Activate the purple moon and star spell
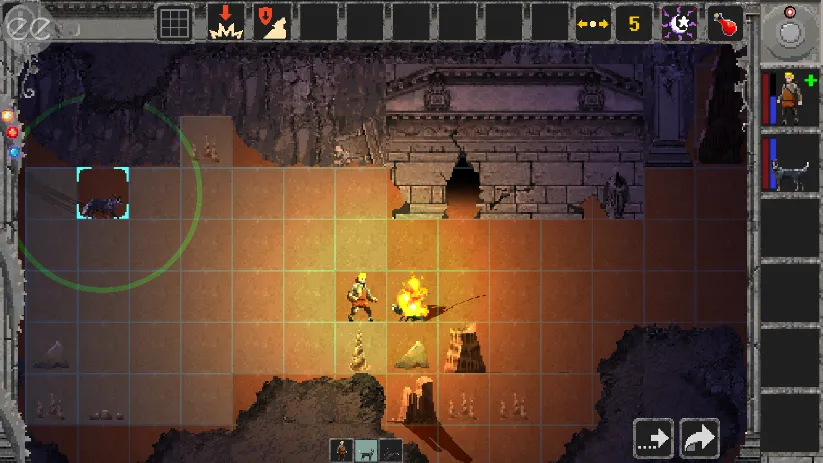Image resolution: width=823 pixels, height=463 pixels. (x=680, y=22)
